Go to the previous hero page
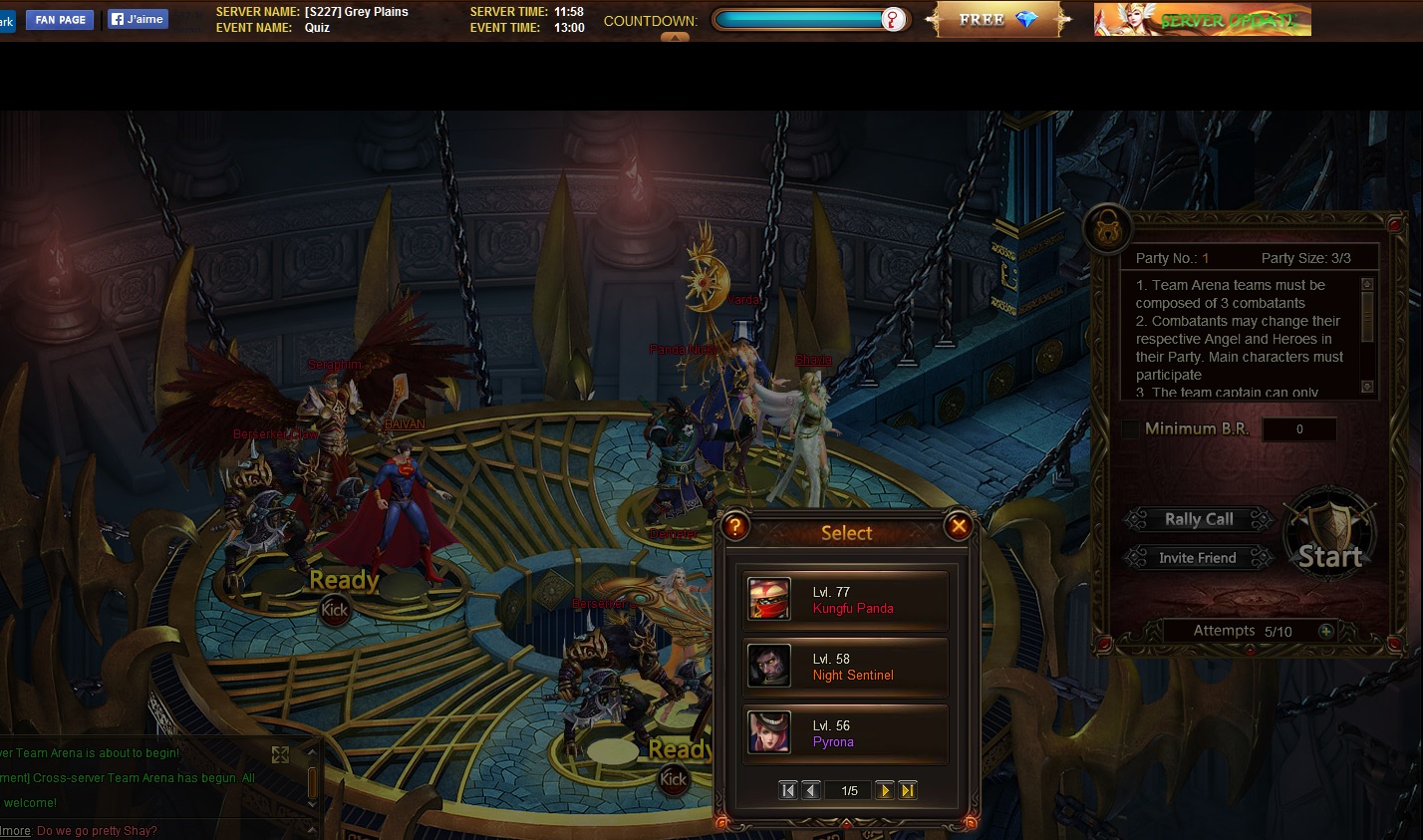 point(811,790)
